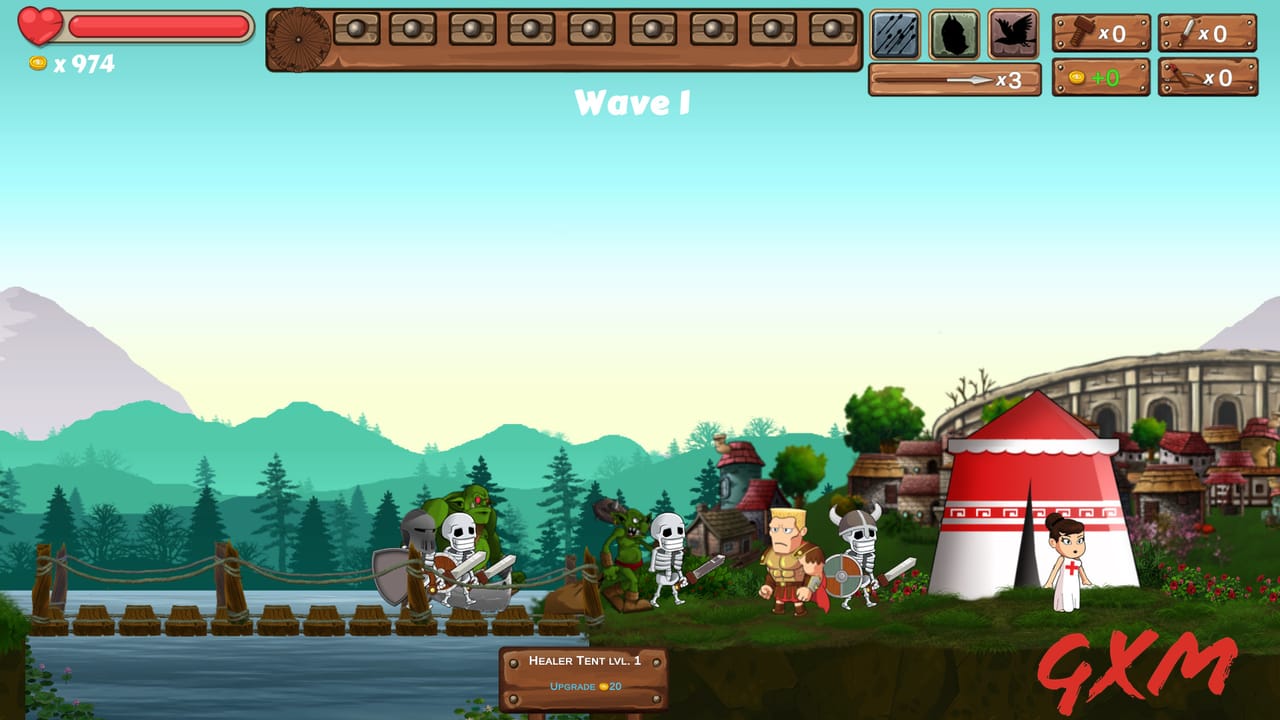Click the hammer x0 item counter
This screenshot has height=720, width=1280.
(x=1103, y=33)
